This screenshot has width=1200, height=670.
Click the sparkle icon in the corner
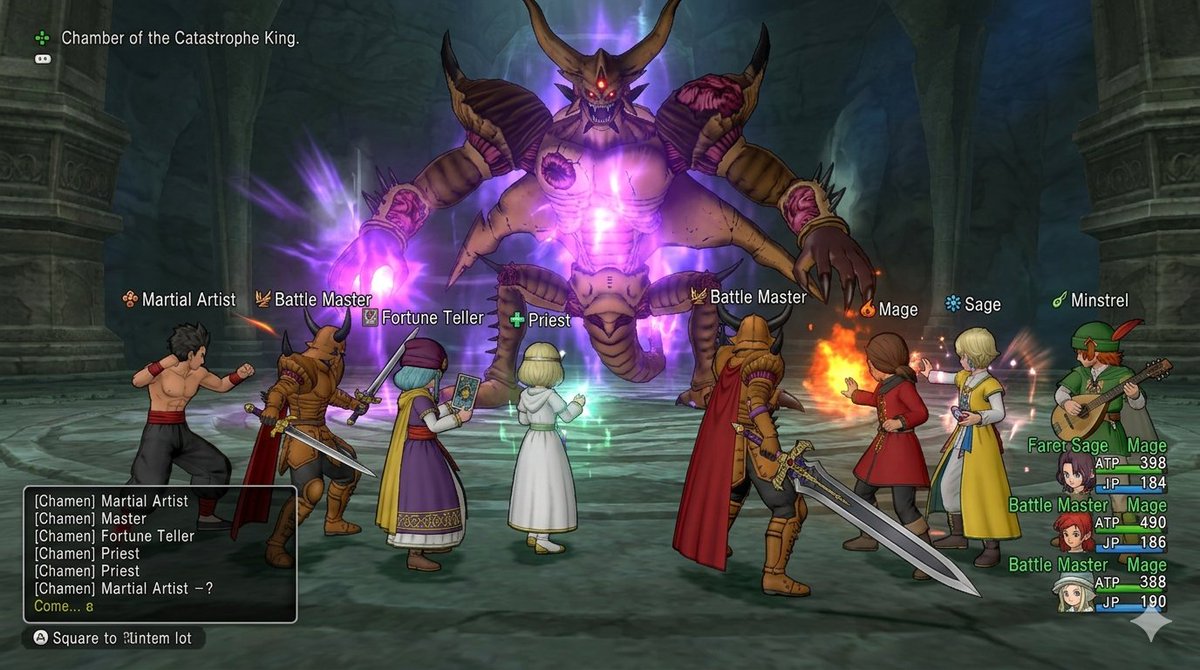click(x=1150, y=623)
